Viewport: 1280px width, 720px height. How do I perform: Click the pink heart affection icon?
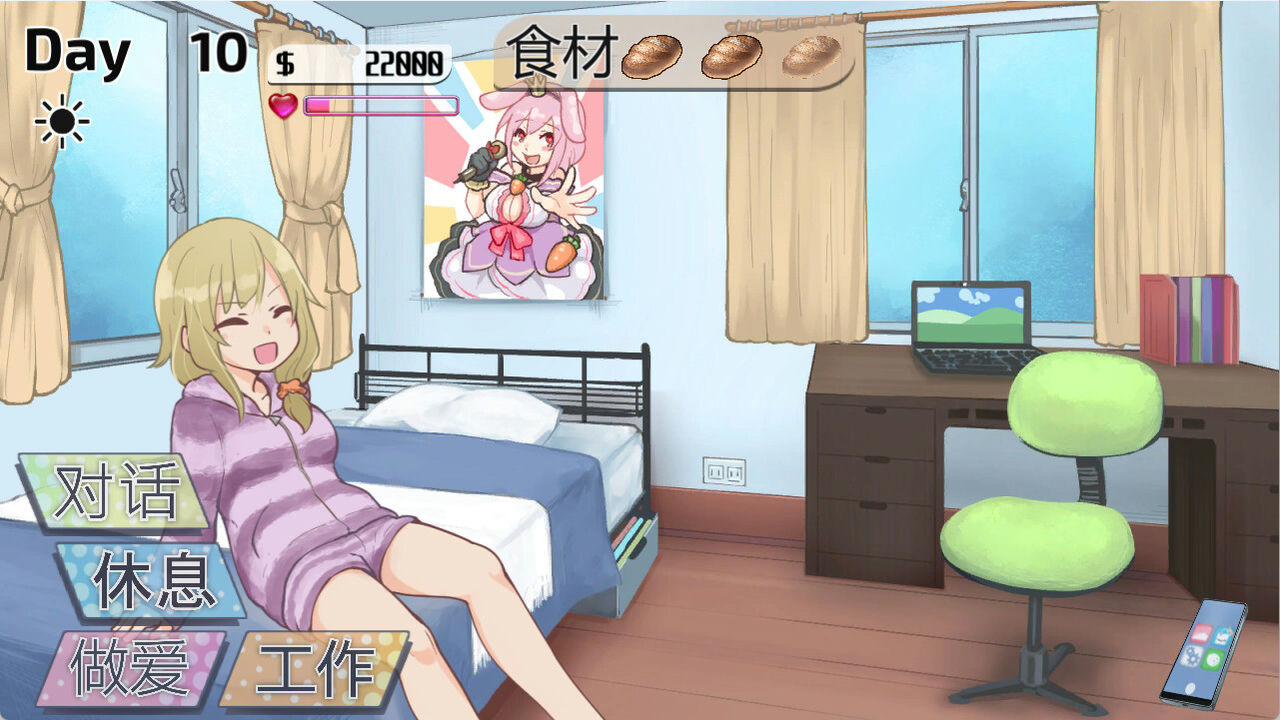click(285, 104)
